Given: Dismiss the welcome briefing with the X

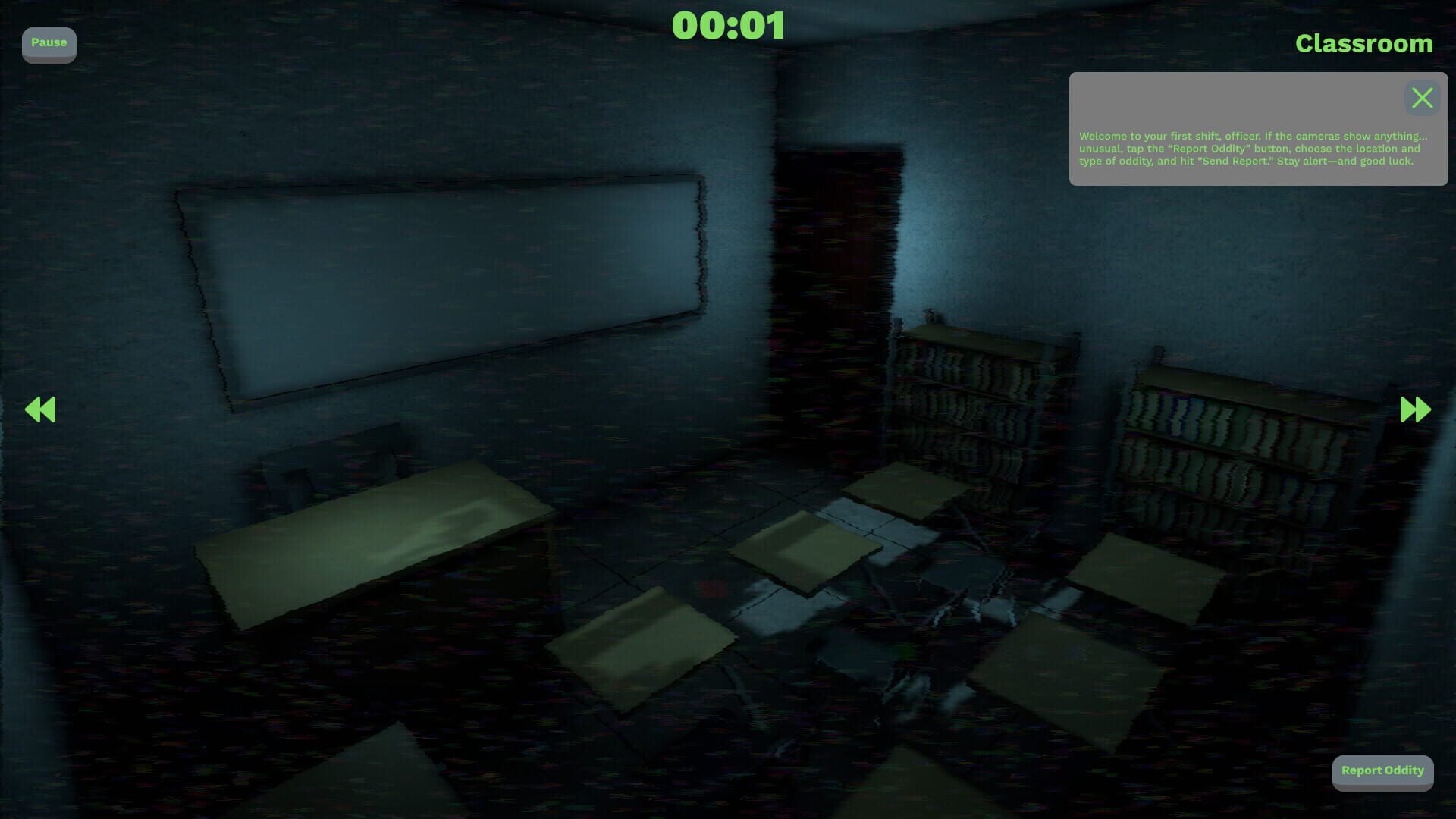Looking at the screenshot, I should click(x=1422, y=98).
